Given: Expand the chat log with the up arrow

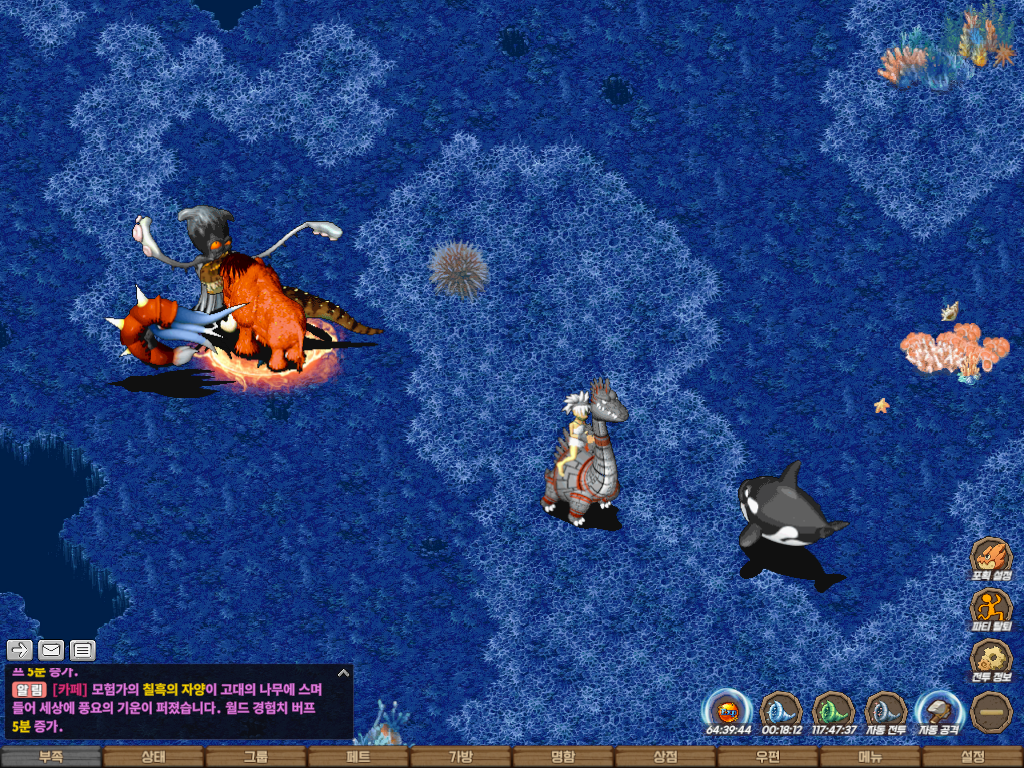Looking at the screenshot, I should [343, 673].
